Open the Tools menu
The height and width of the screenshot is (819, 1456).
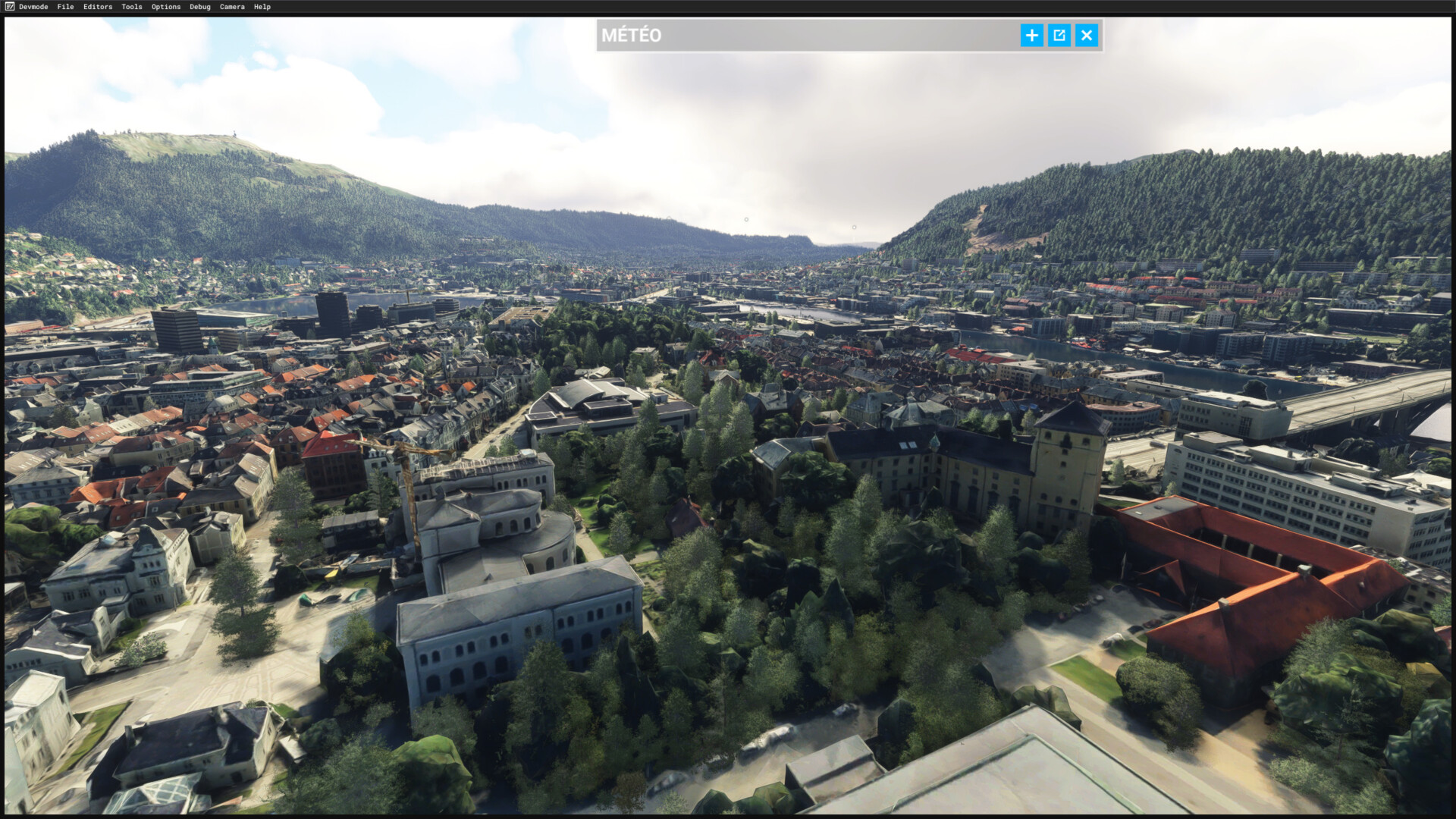click(132, 7)
